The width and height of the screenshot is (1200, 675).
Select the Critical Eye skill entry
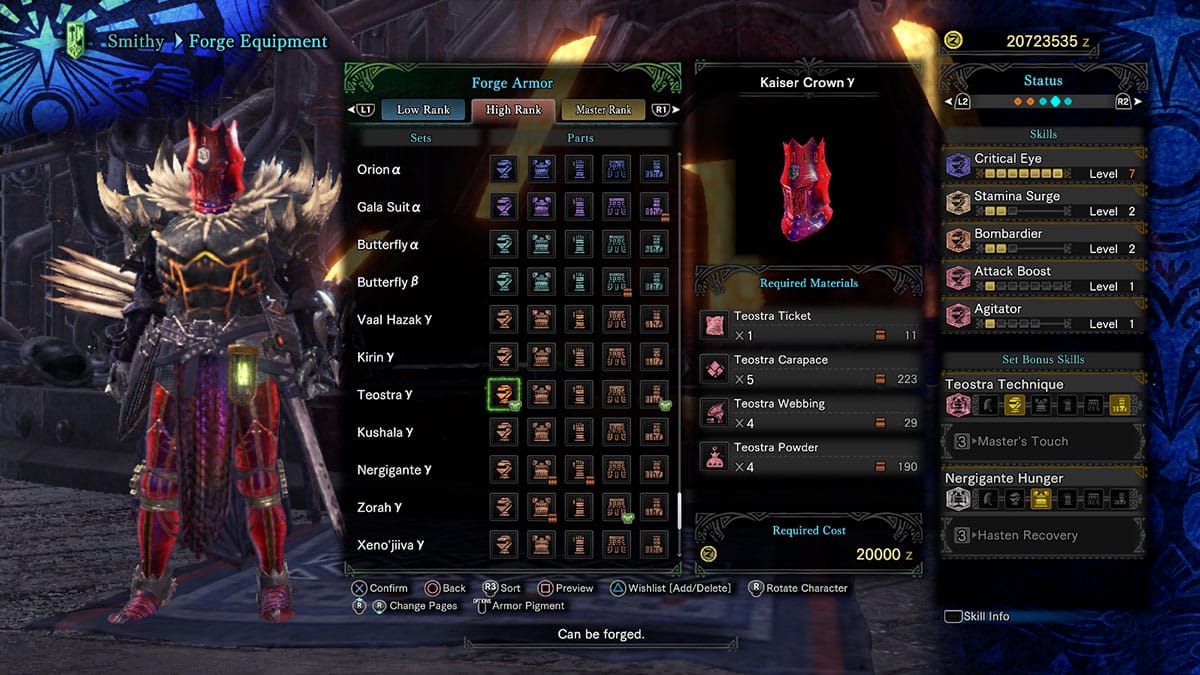point(1043,165)
